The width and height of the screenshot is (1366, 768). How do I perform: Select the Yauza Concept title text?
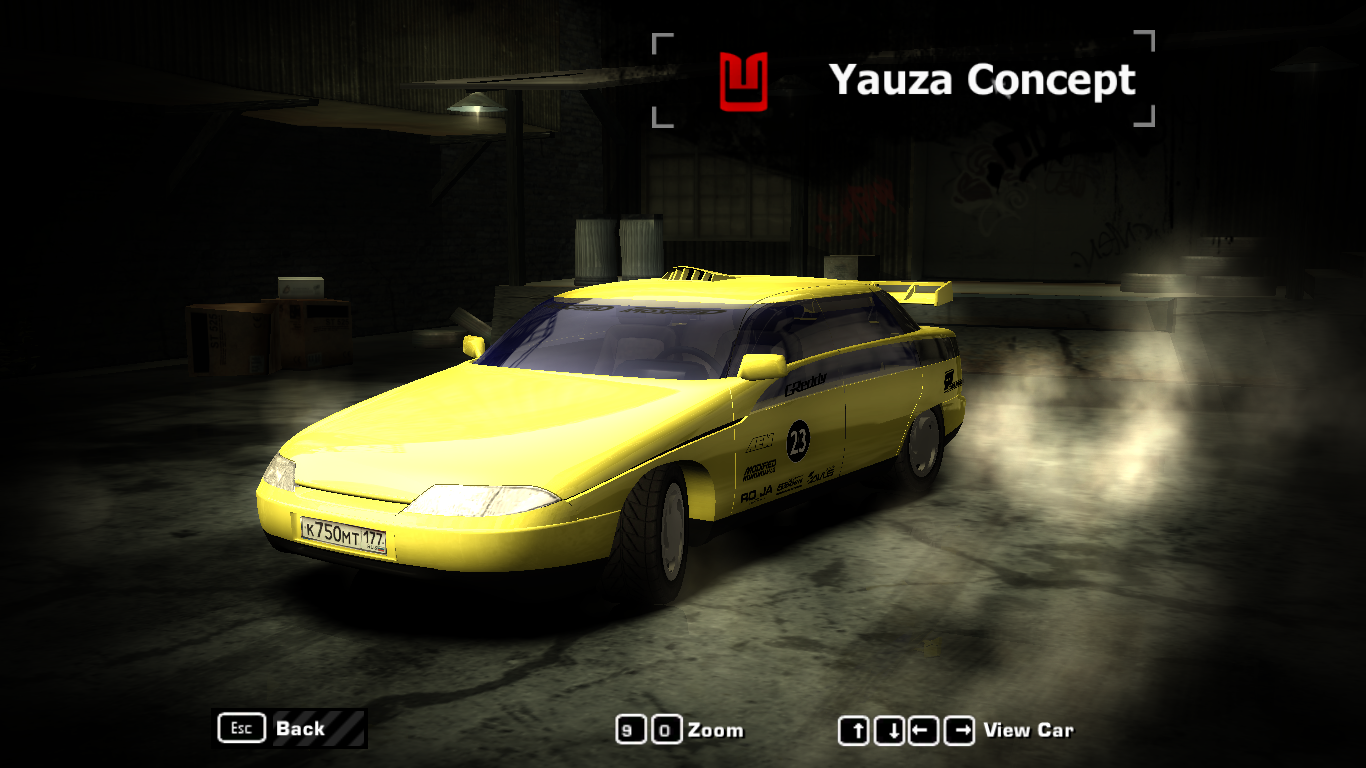(x=984, y=80)
